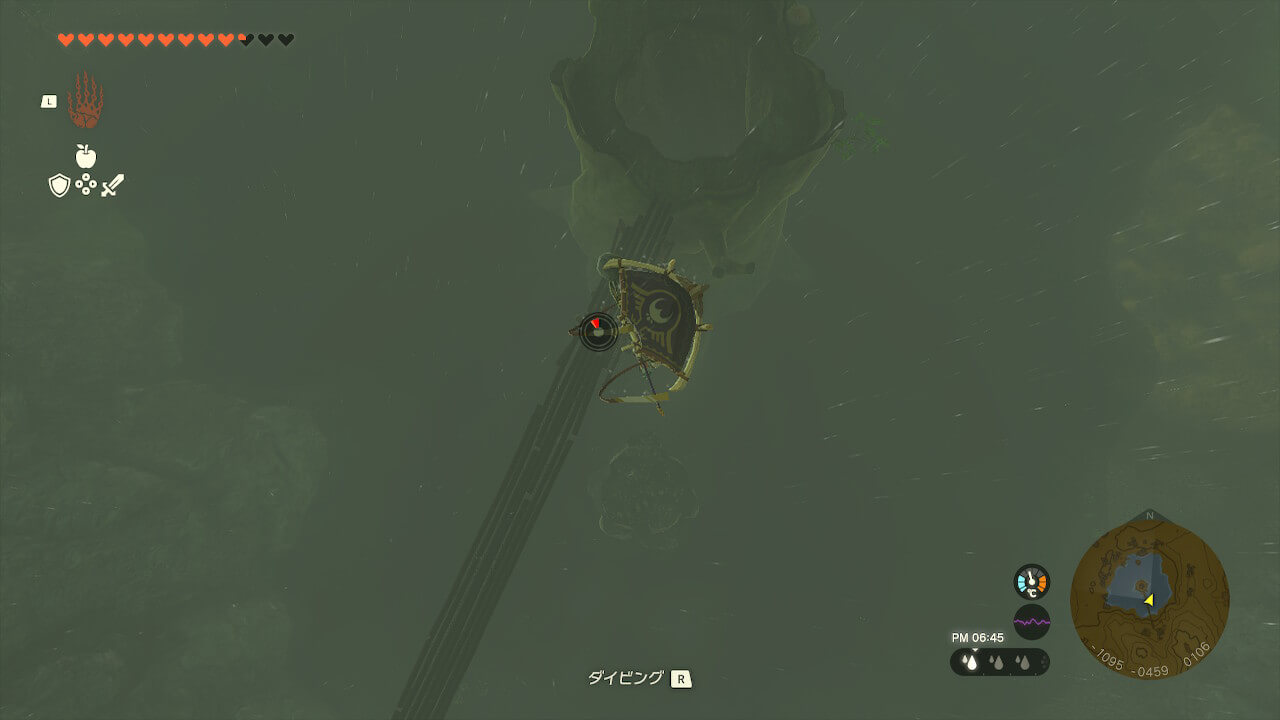Click the temperature gauge icon
Screen dimensions: 1280x720
point(1031,582)
